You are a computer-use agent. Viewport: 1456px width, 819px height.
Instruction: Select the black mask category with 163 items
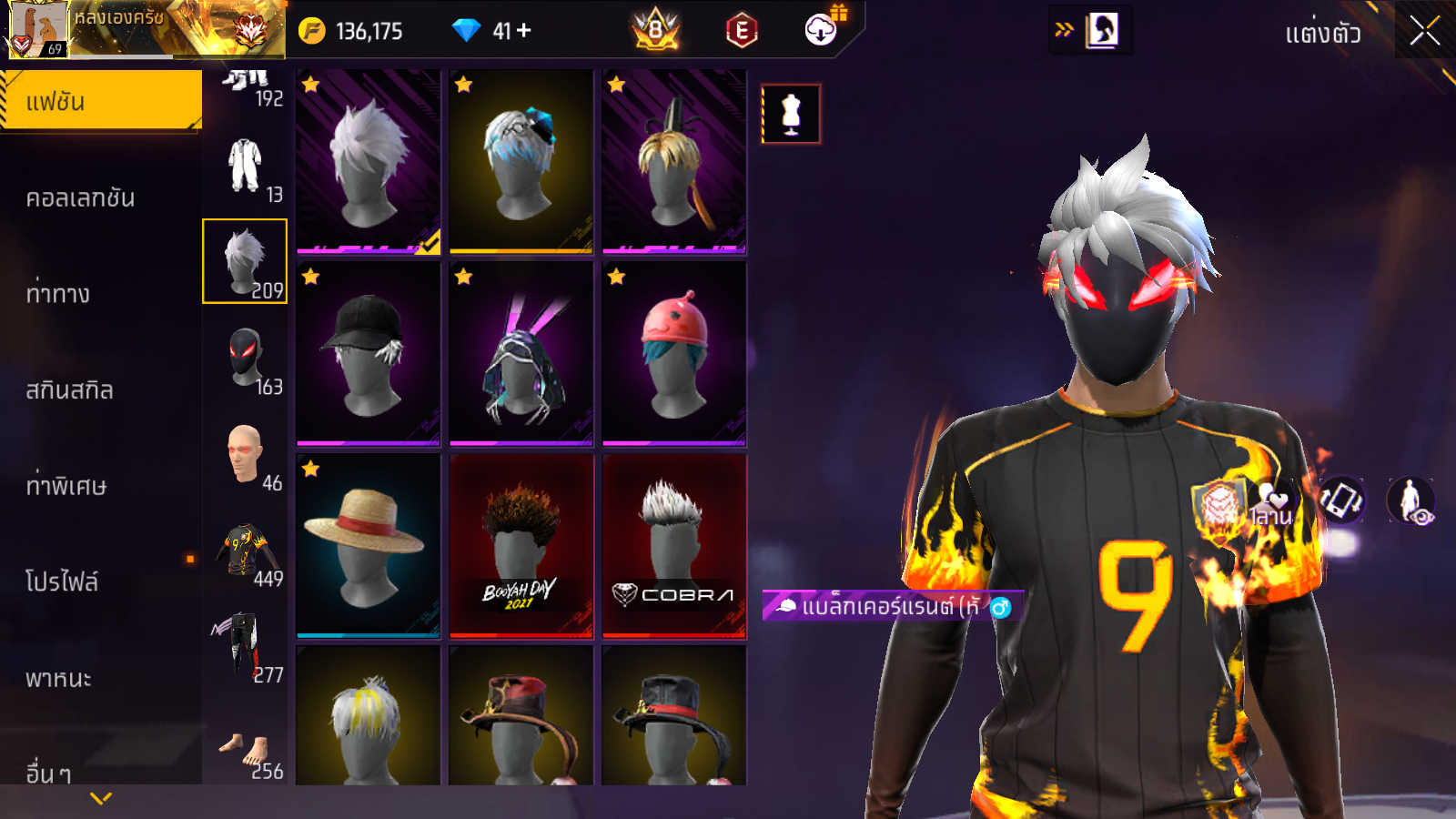(x=246, y=360)
